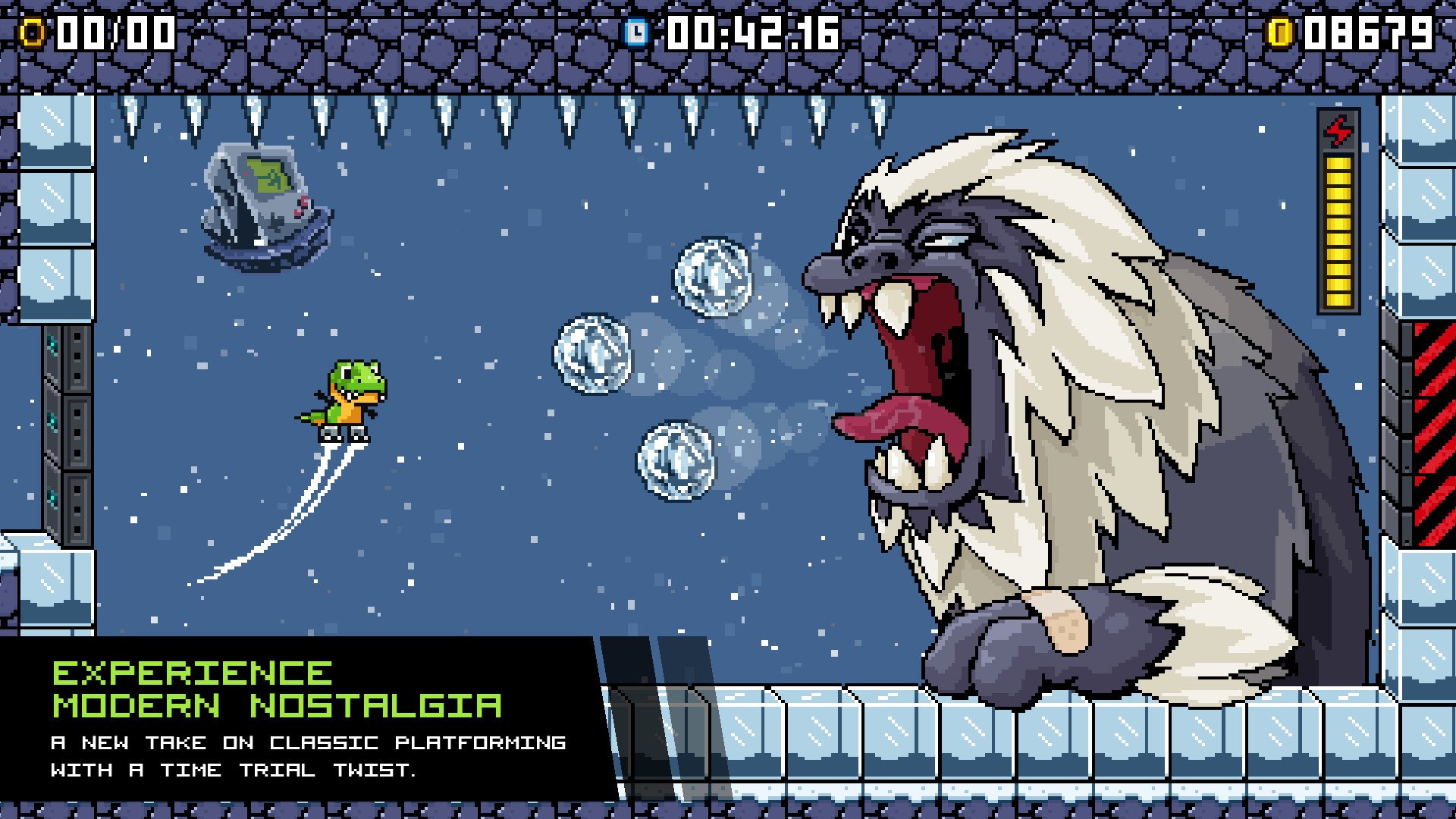Select the blue clock icon beside the timer

(635, 32)
